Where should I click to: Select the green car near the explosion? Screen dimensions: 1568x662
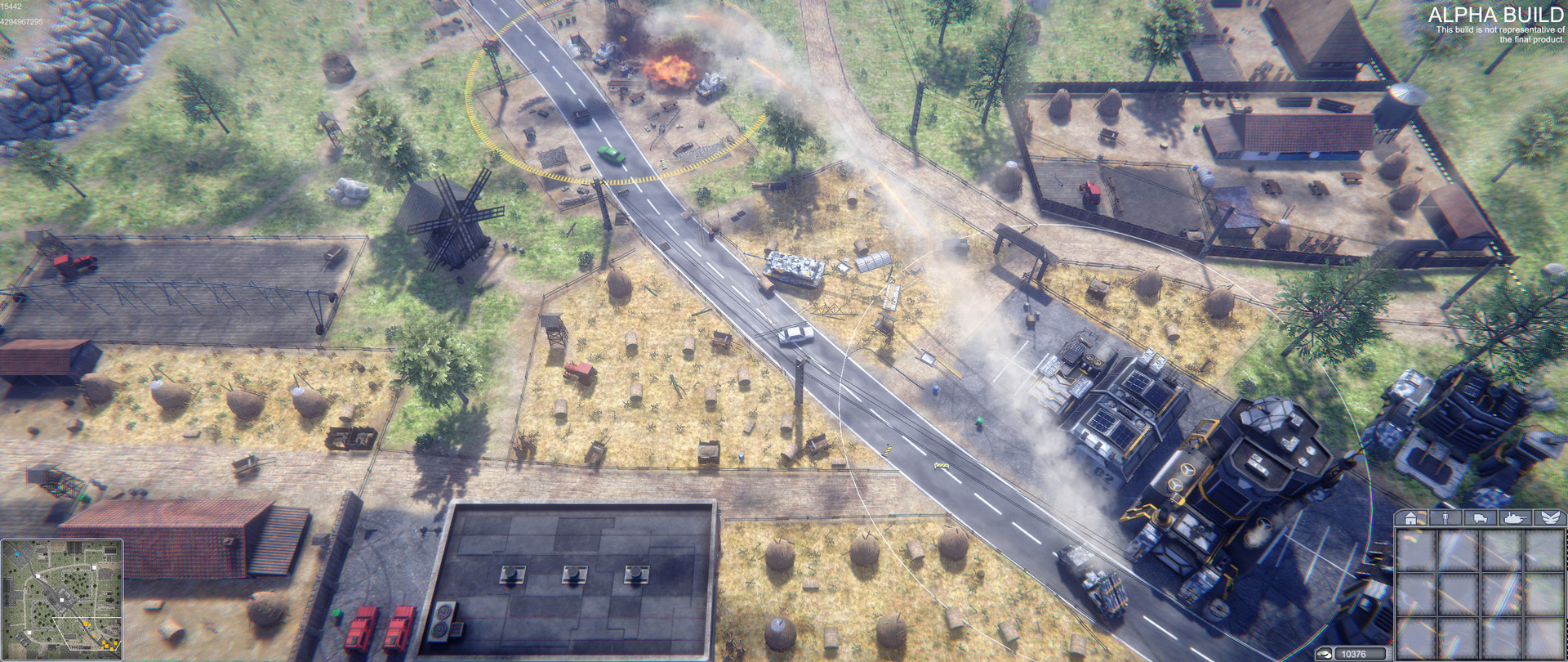coord(610,152)
